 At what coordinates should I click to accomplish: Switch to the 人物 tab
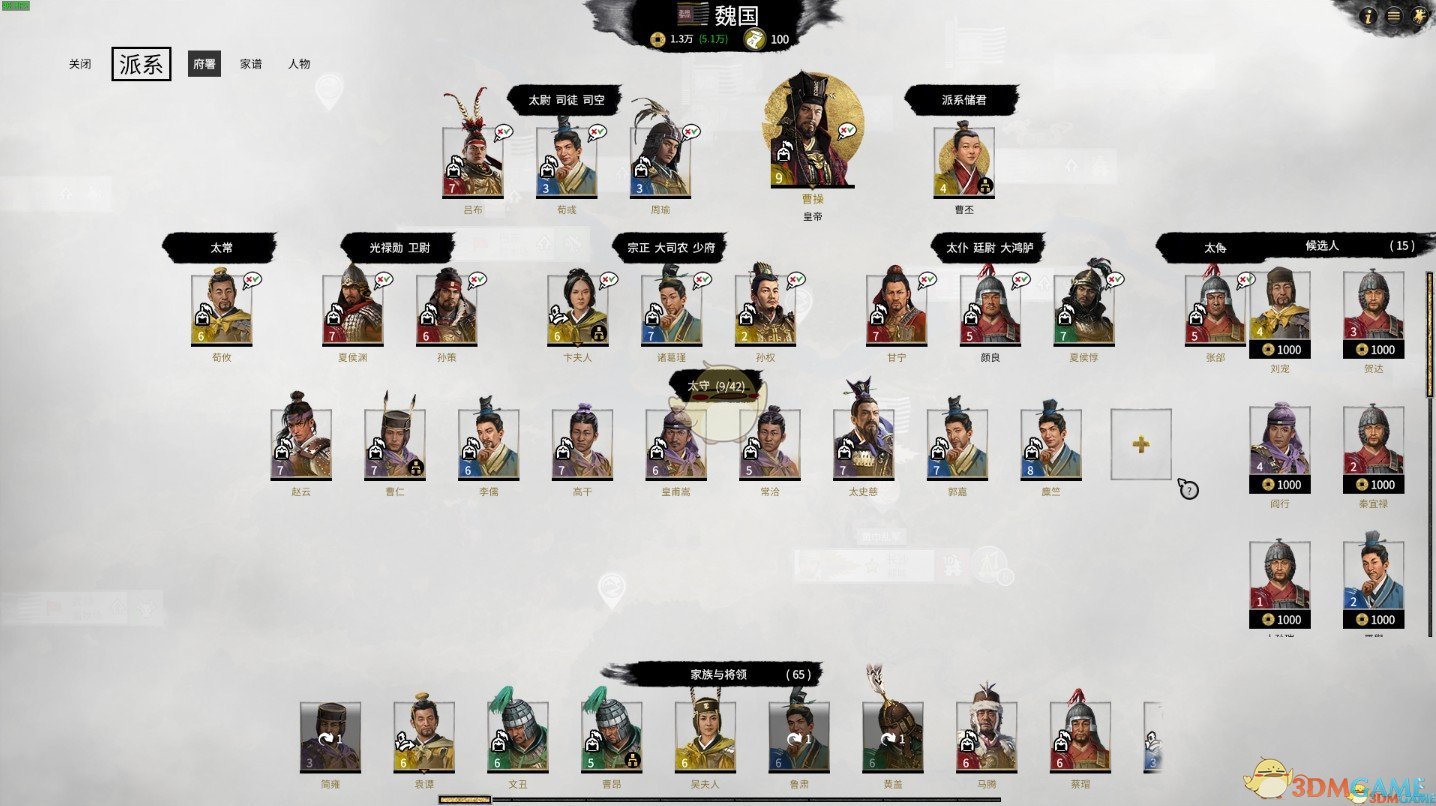point(302,63)
